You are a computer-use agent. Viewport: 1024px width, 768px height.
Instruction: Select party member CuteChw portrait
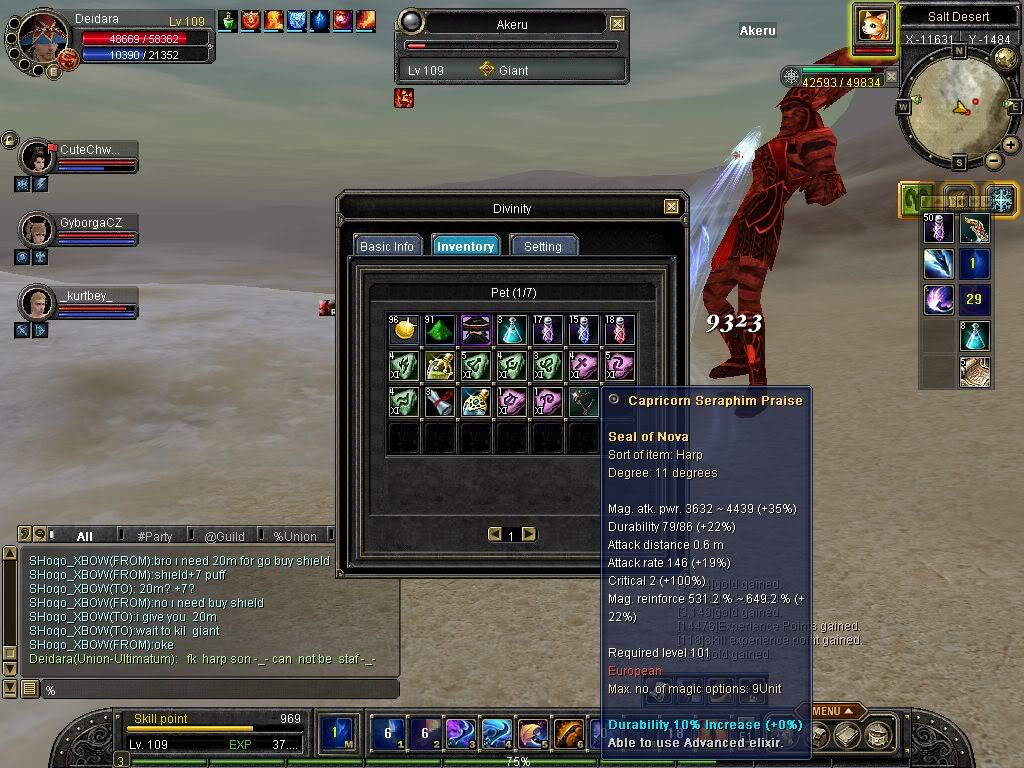click(38, 157)
